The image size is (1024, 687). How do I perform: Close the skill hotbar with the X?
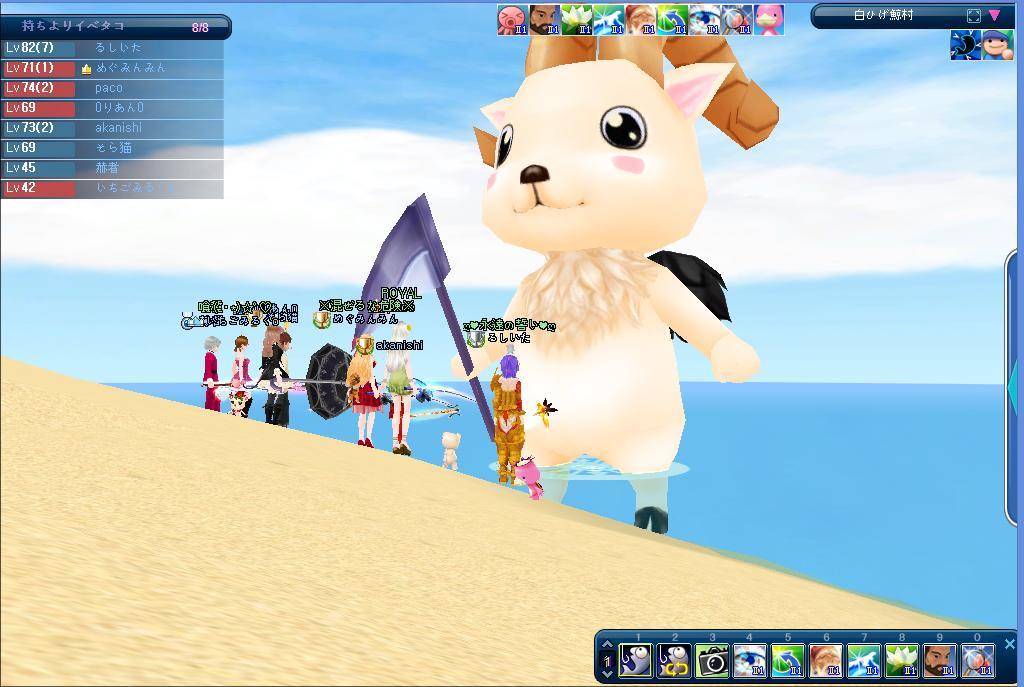[x=1009, y=644]
